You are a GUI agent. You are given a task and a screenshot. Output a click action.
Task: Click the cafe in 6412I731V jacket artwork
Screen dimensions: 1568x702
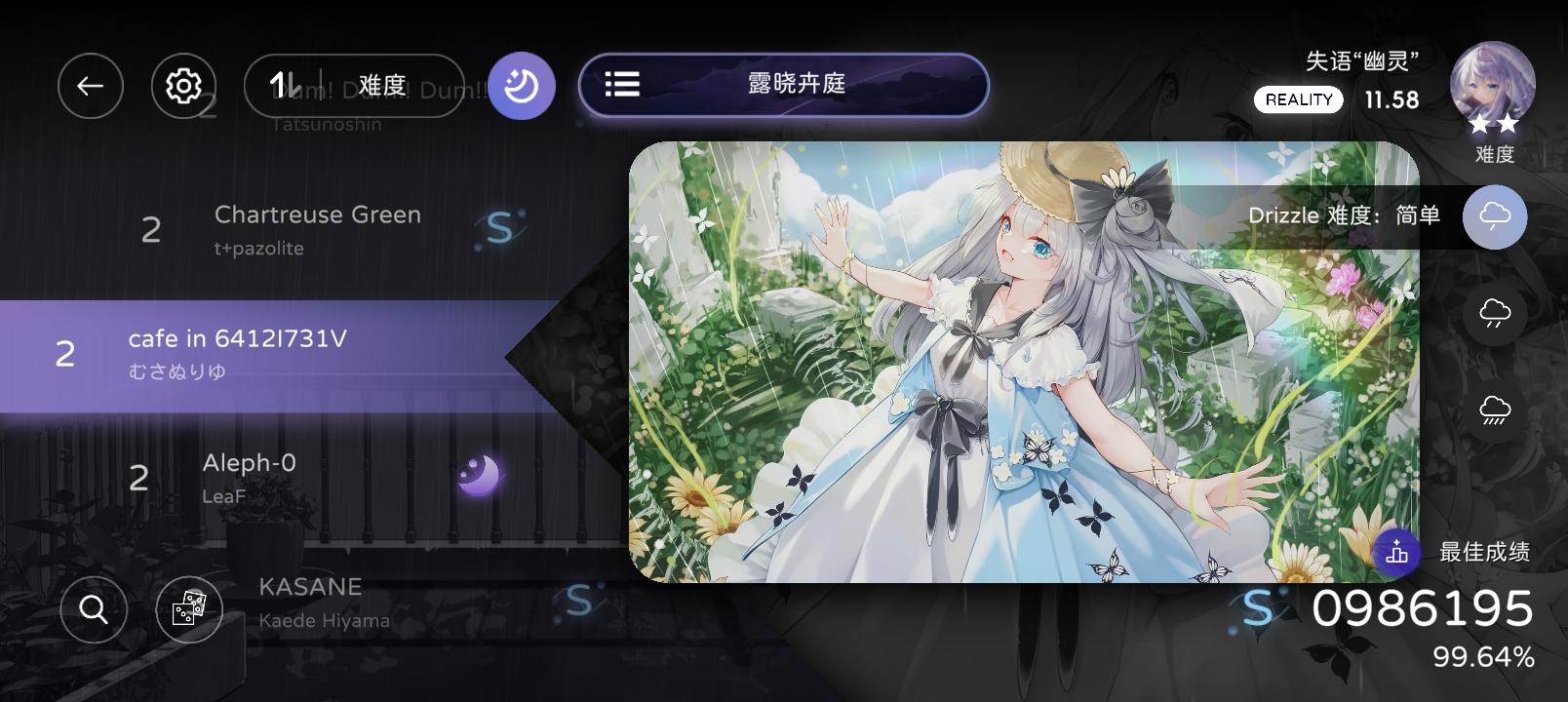point(1024,361)
